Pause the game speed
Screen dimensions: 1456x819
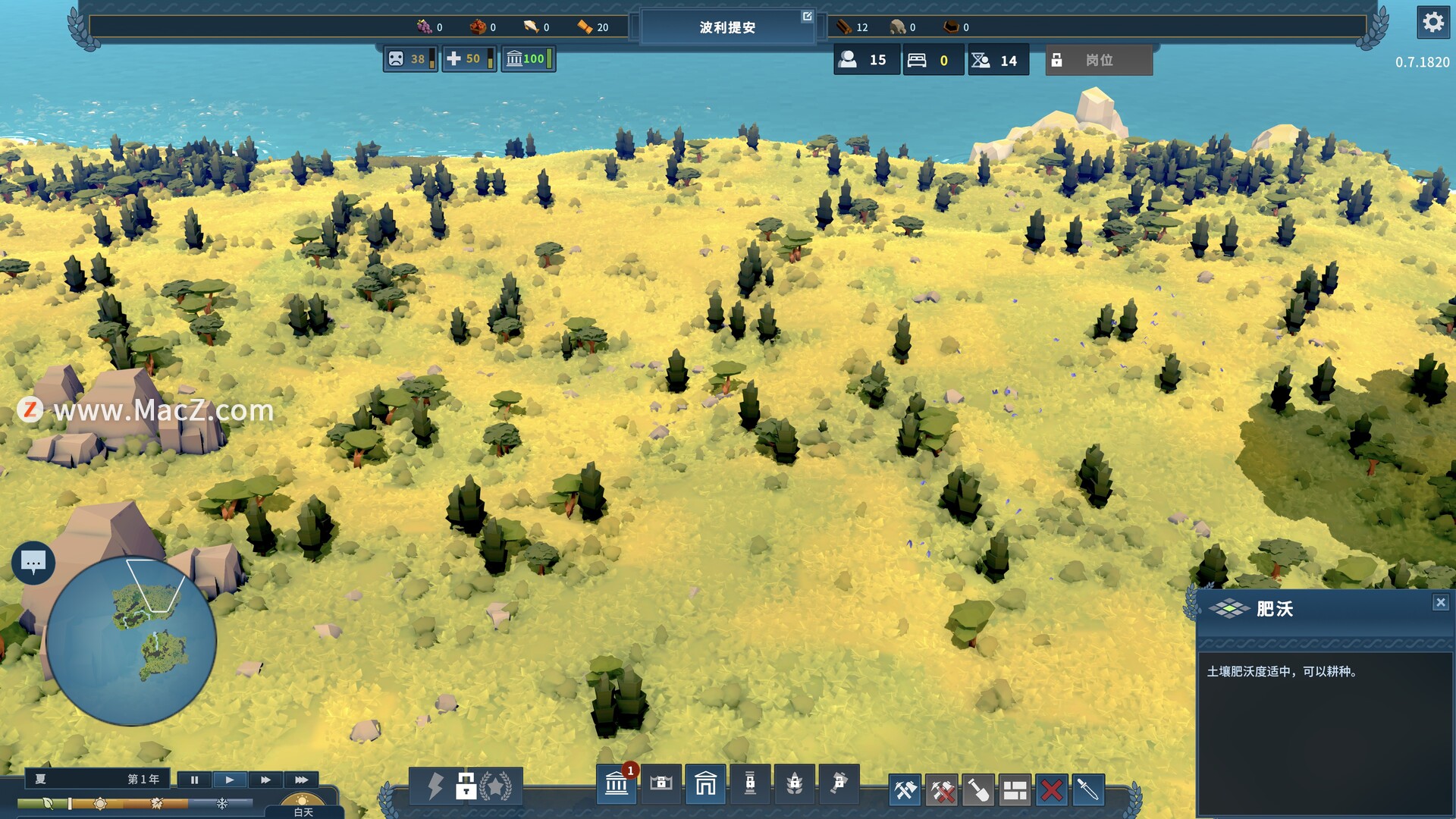point(194,780)
